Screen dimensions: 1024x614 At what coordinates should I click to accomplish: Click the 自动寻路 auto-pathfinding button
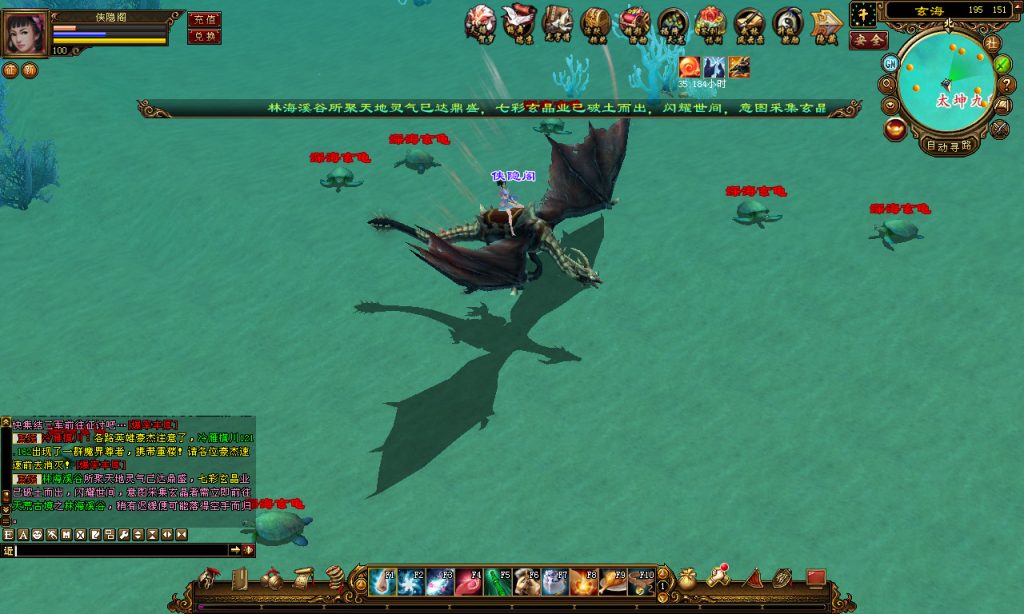[950, 145]
